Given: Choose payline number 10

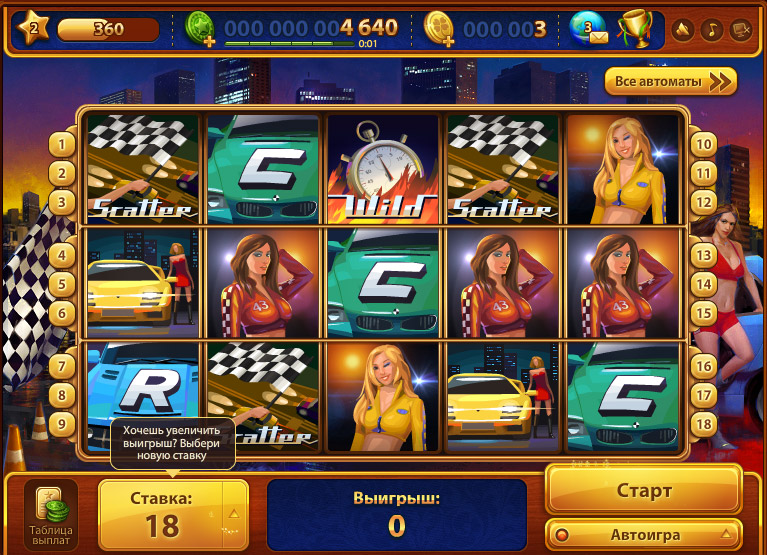Looking at the screenshot, I should click(703, 144).
